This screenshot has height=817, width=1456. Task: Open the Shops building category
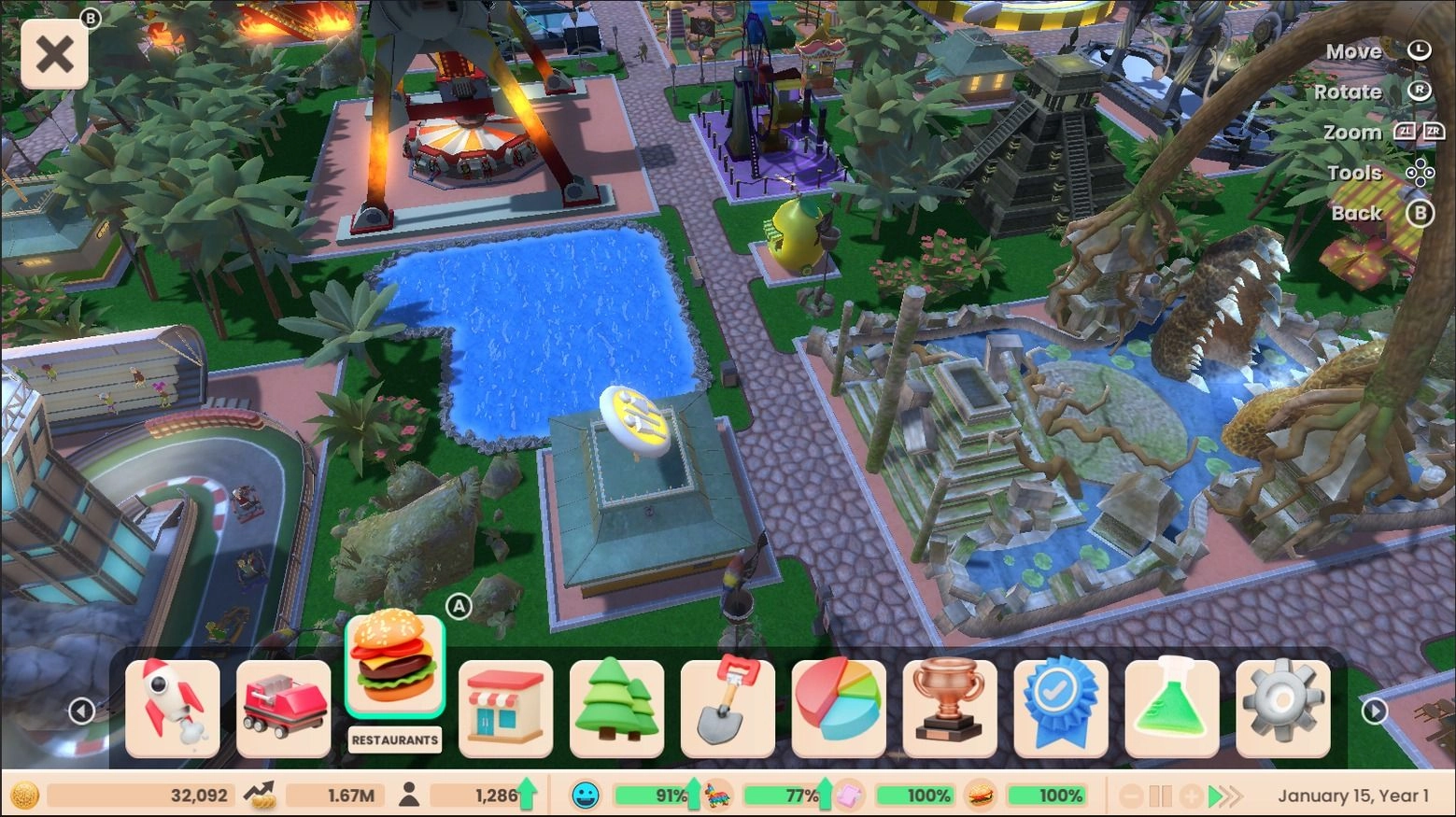click(x=505, y=707)
